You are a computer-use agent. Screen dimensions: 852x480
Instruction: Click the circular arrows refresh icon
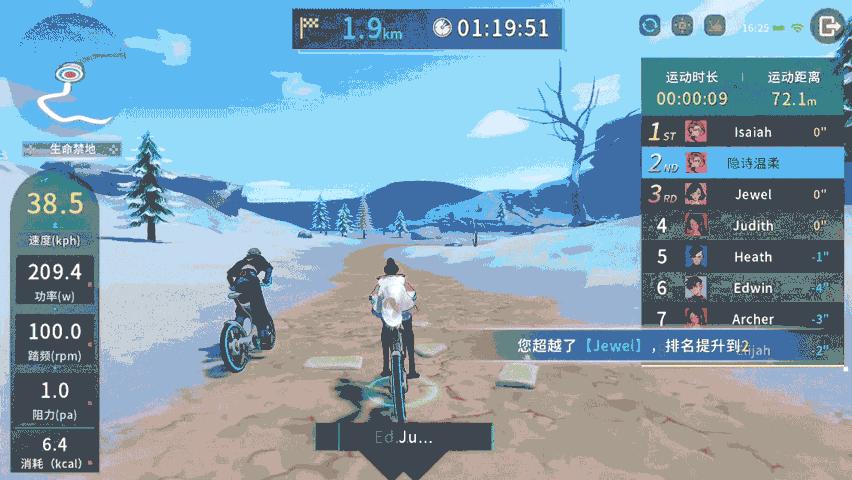(651, 26)
